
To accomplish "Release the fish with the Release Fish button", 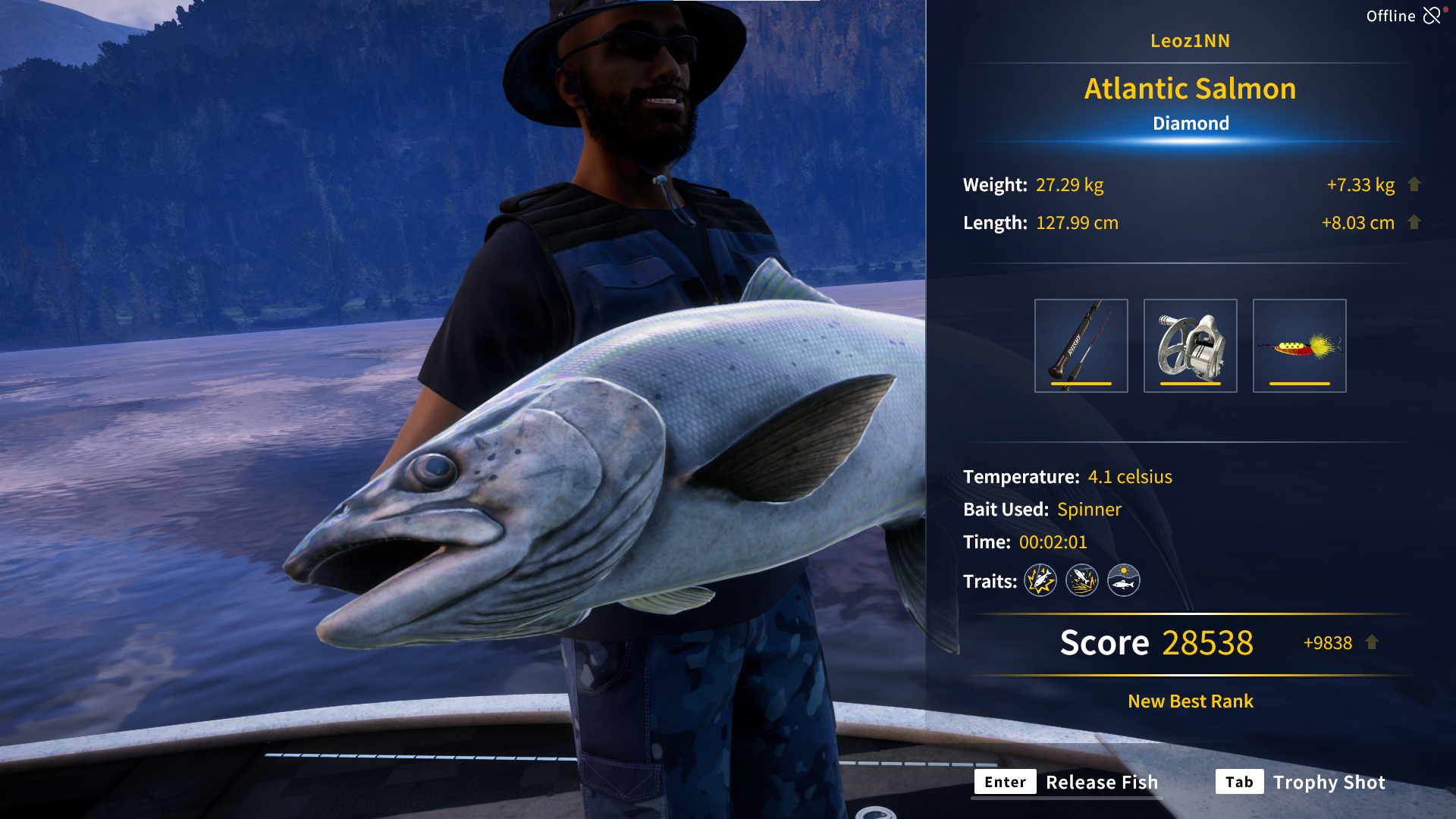I will click(1067, 782).
